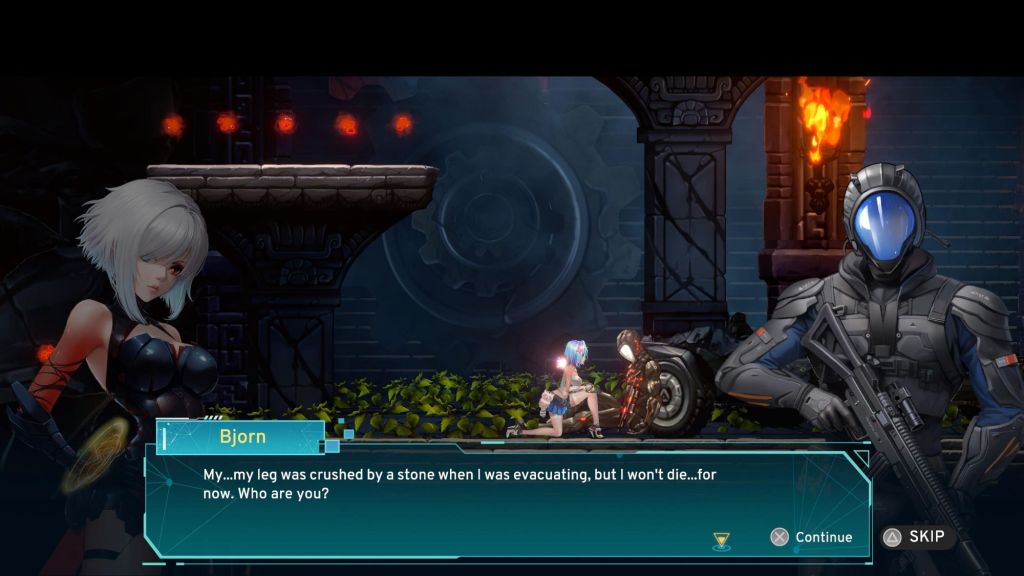Click the yellow dialogue advance arrow

(721, 540)
